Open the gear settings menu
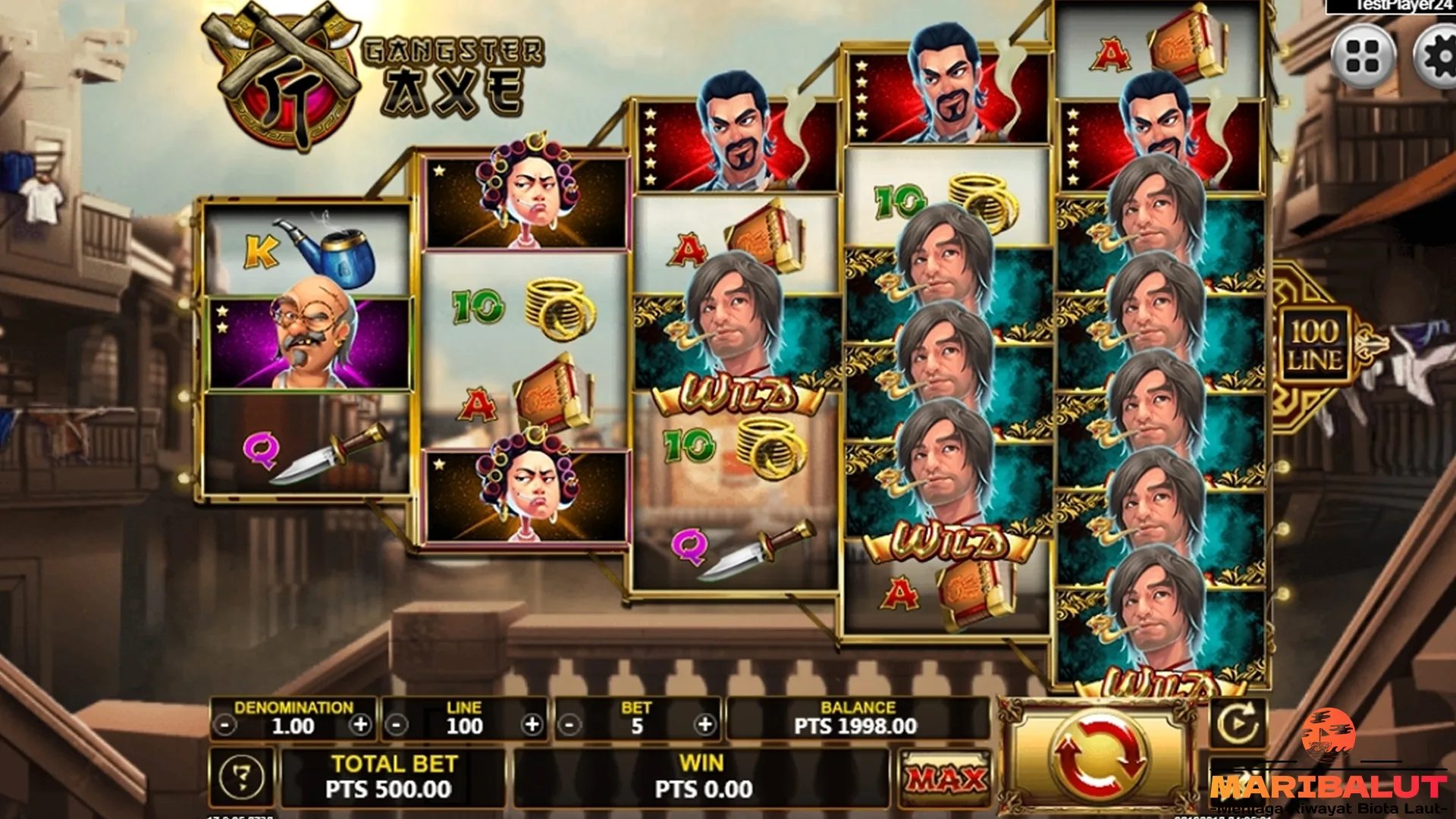The height and width of the screenshot is (819, 1456). [1437, 57]
